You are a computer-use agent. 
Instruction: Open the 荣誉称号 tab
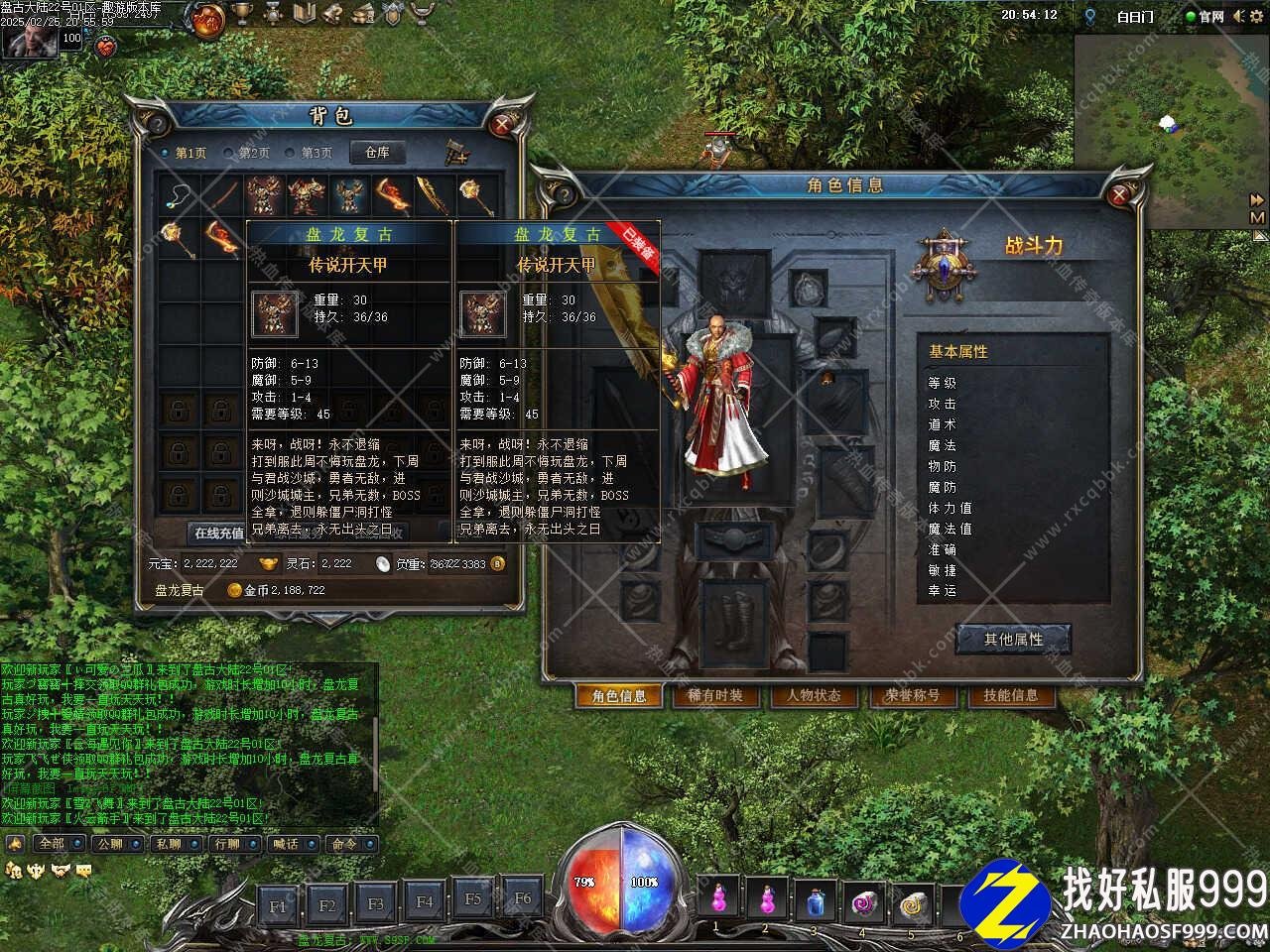(x=912, y=695)
